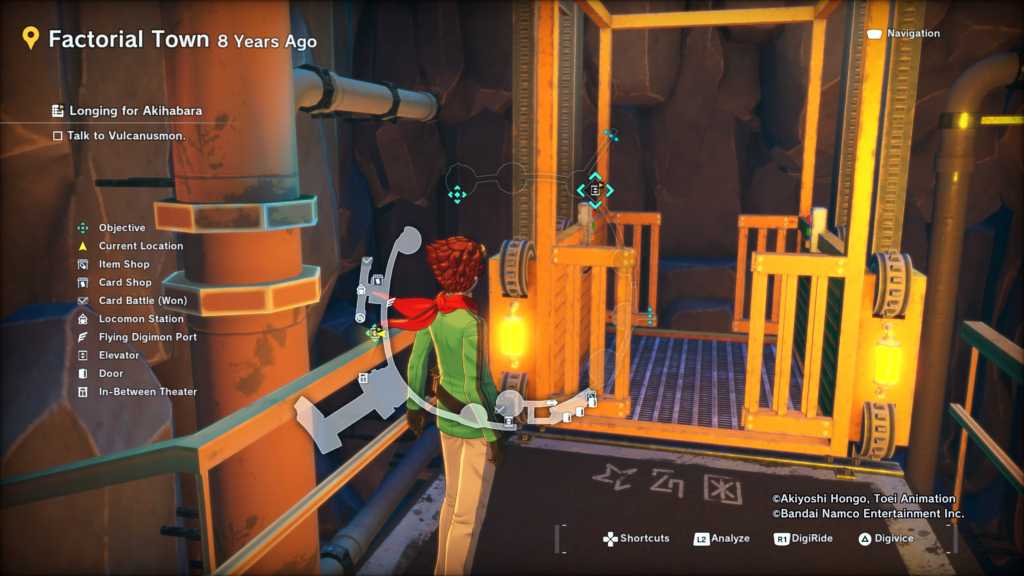Click the Talk to Vulcanusmon objective
1024x576 pixels.
coord(126,136)
